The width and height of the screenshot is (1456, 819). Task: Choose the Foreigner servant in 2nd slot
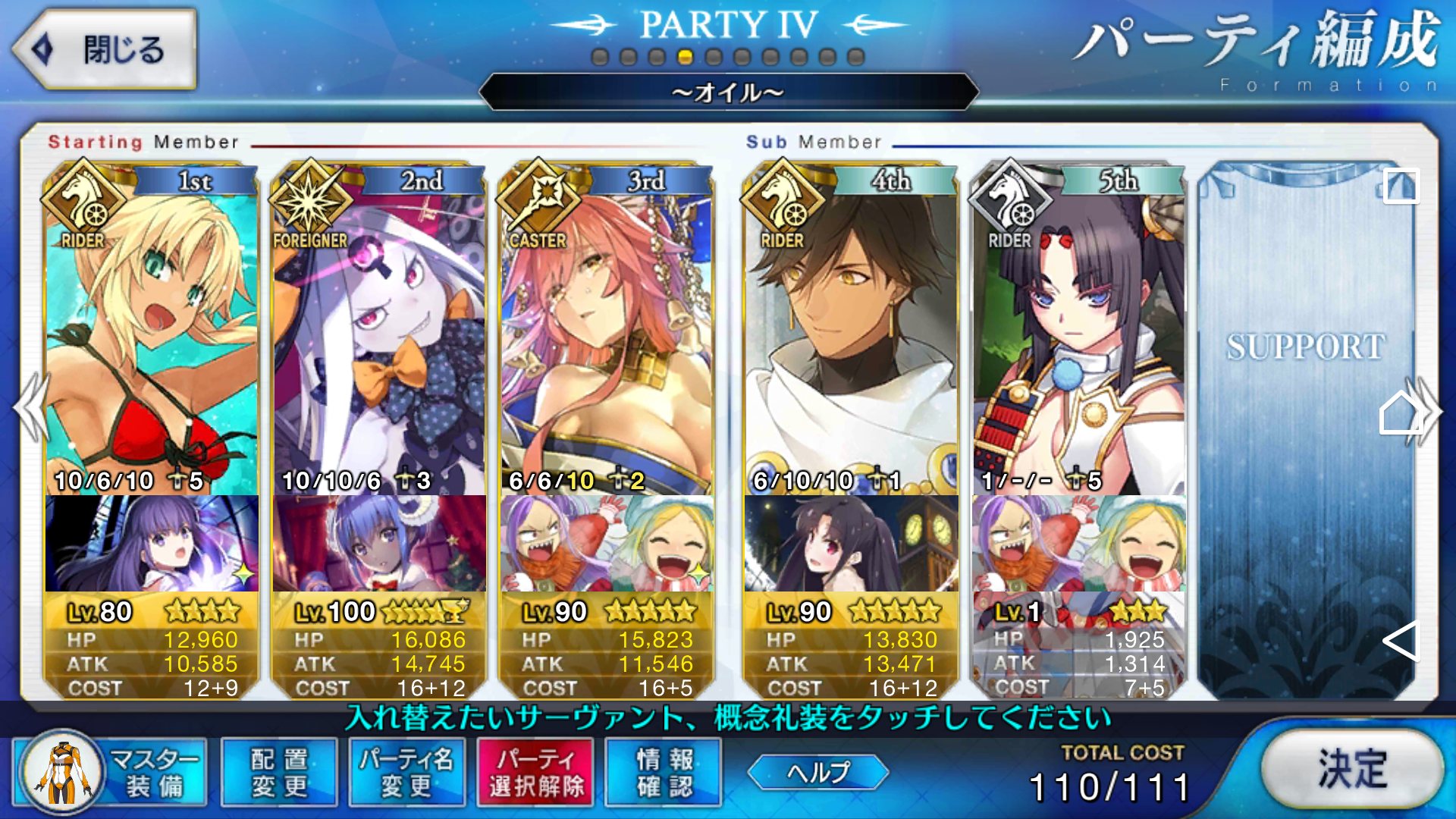(x=379, y=334)
